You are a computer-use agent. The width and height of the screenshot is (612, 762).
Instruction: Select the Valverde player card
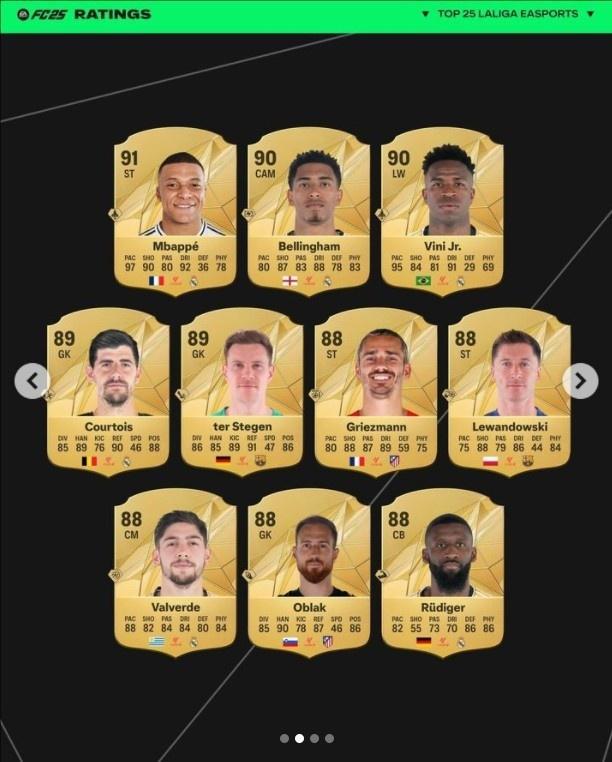(175, 572)
